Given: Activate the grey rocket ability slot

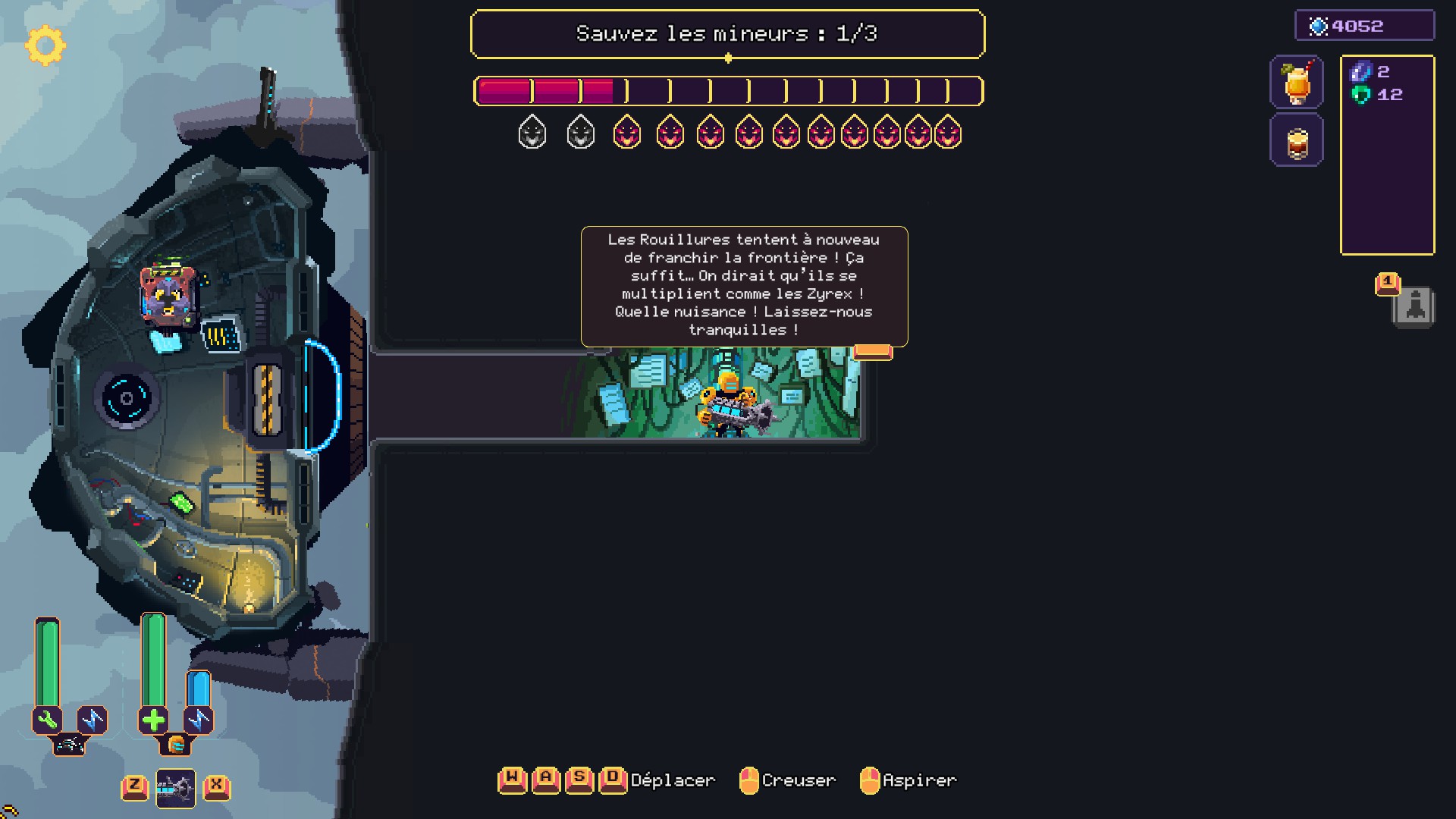Looking at the screenshot, I should [1414, 307].
